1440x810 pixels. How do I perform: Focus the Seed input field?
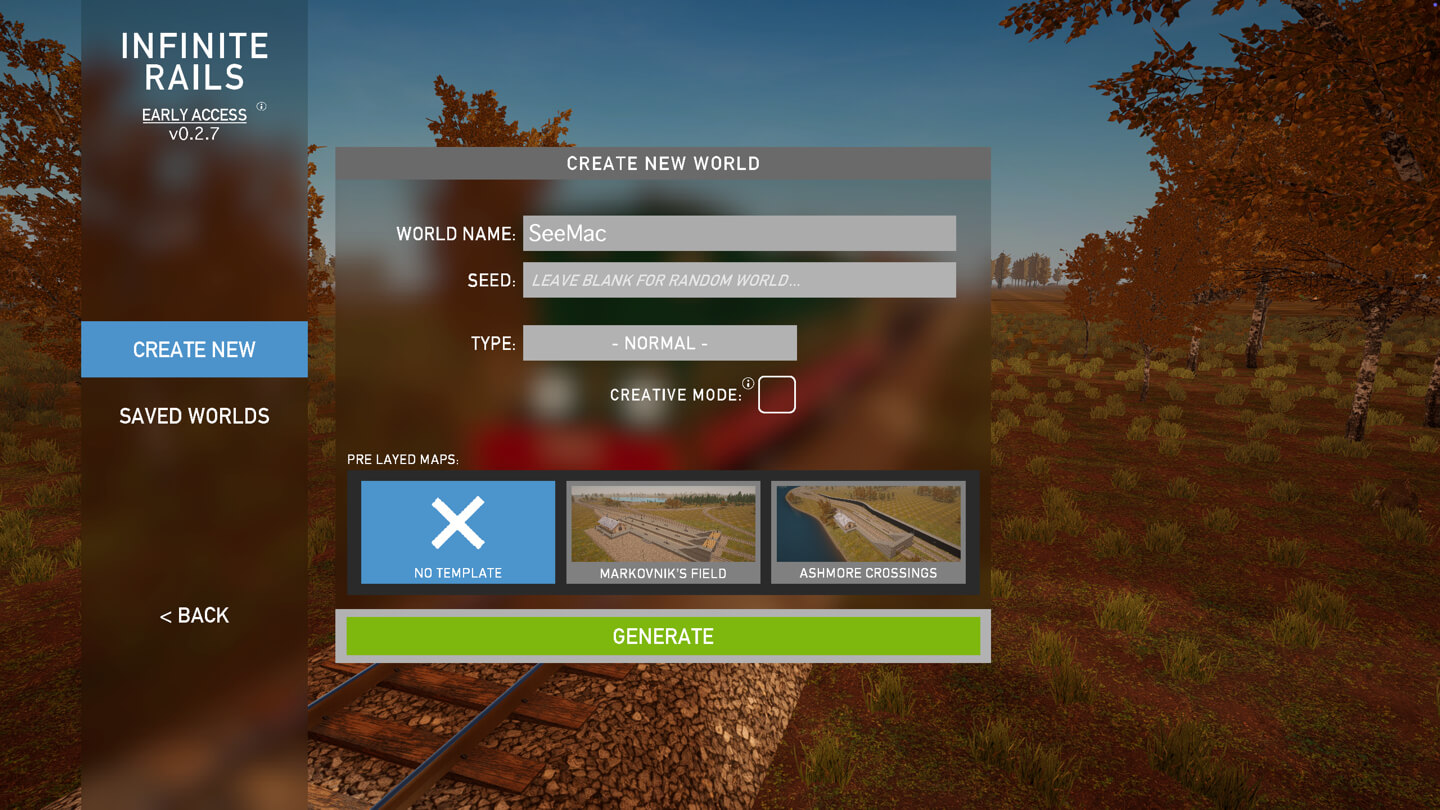coord(739,280)
